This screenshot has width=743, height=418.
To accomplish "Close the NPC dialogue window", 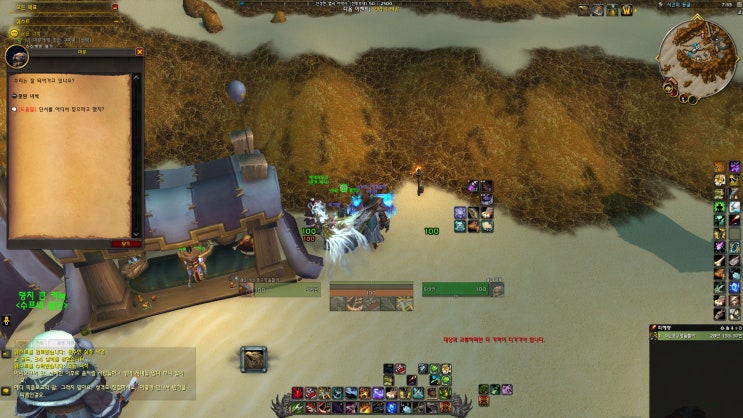I will pos(139,52).
